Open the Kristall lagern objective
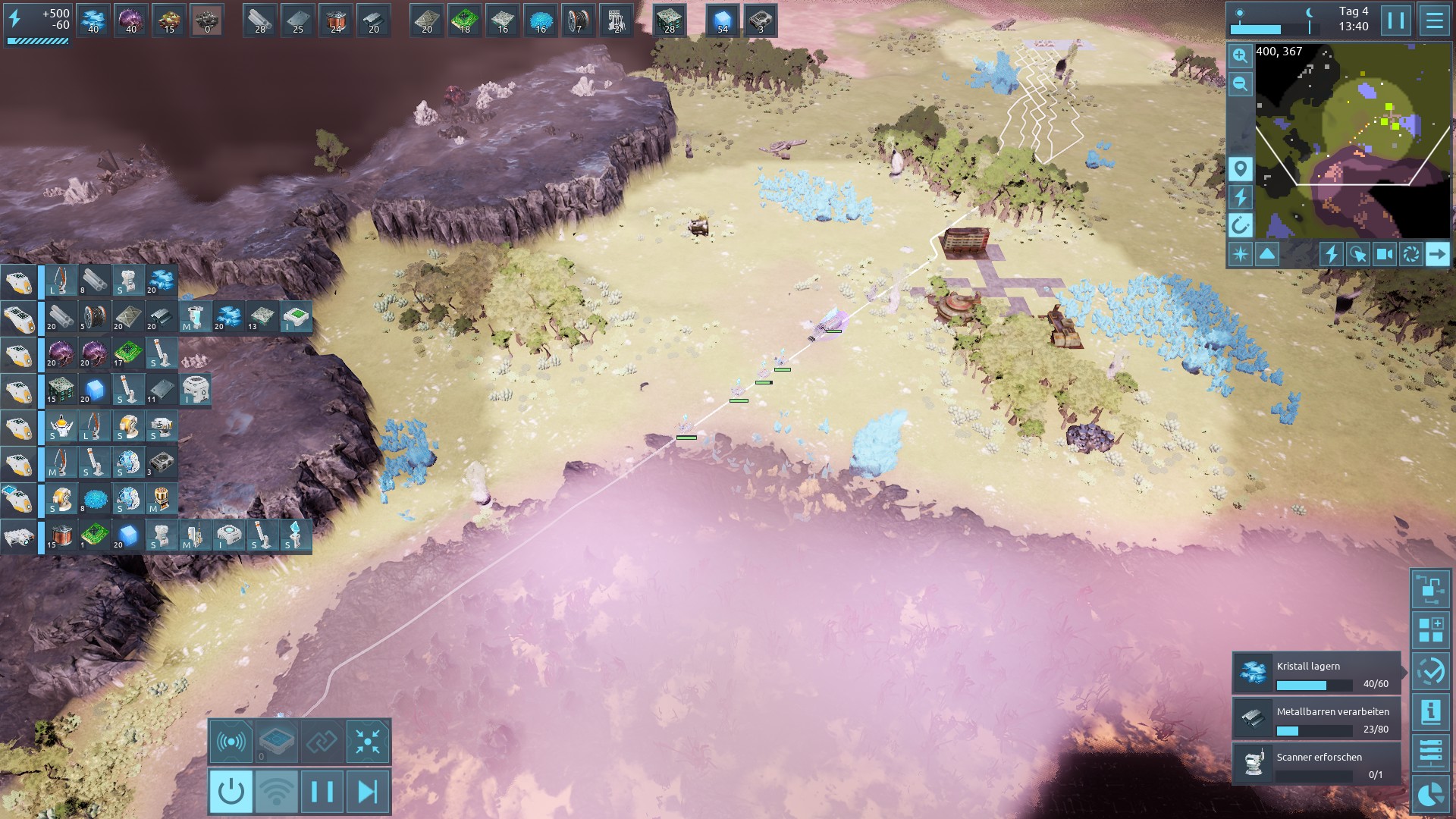This screenshot has width=1456, height=819. pos(1316,673)
